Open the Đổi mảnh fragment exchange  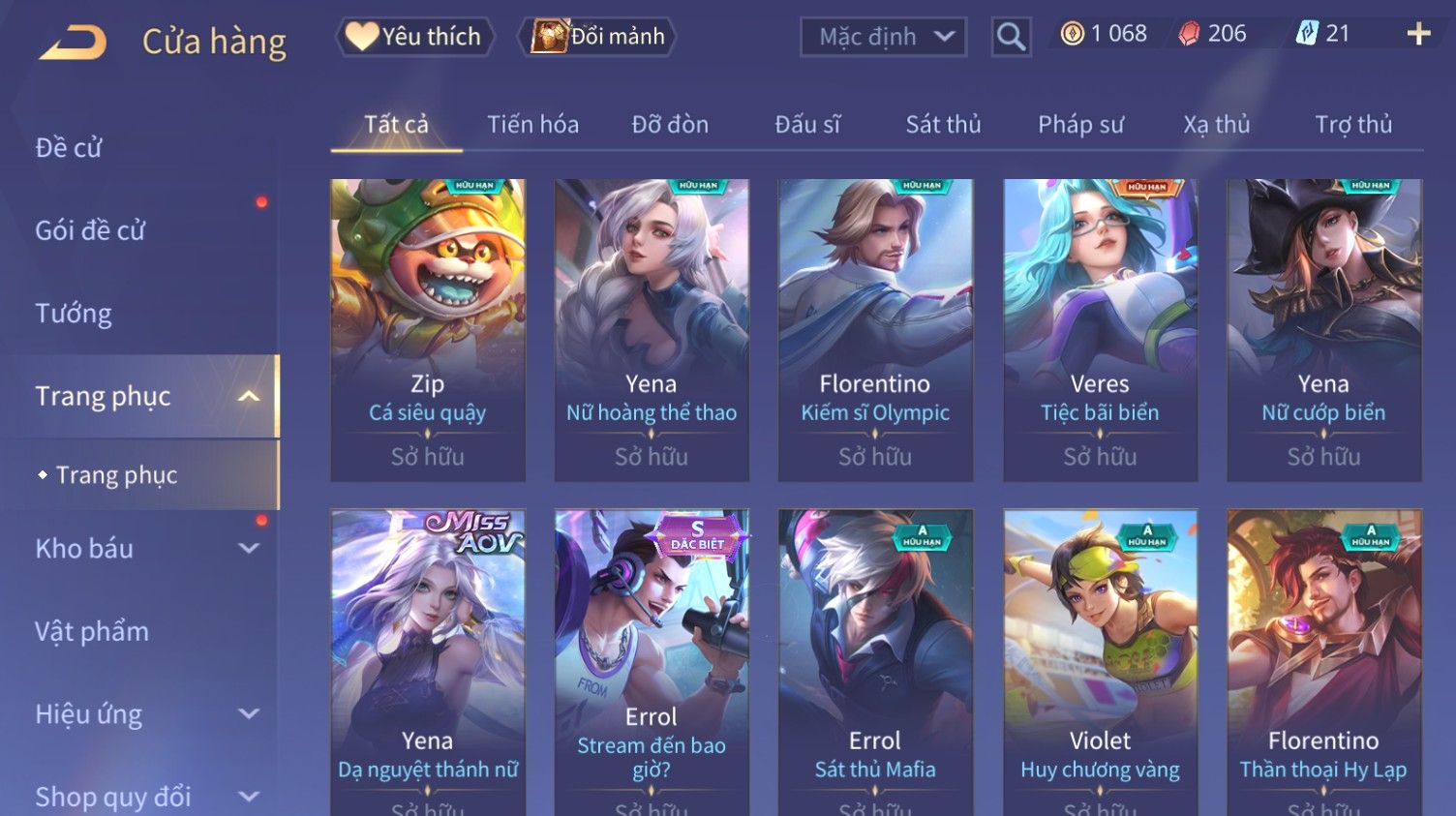pos(598,37)
